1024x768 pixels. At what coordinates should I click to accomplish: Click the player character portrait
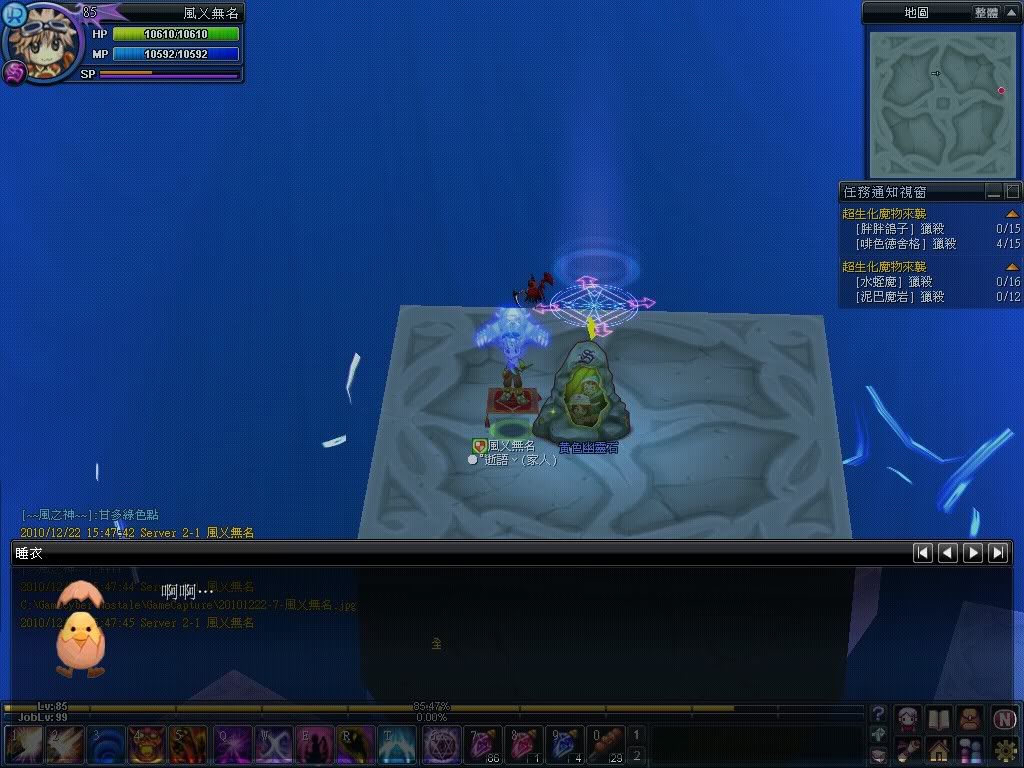[40, 42]
